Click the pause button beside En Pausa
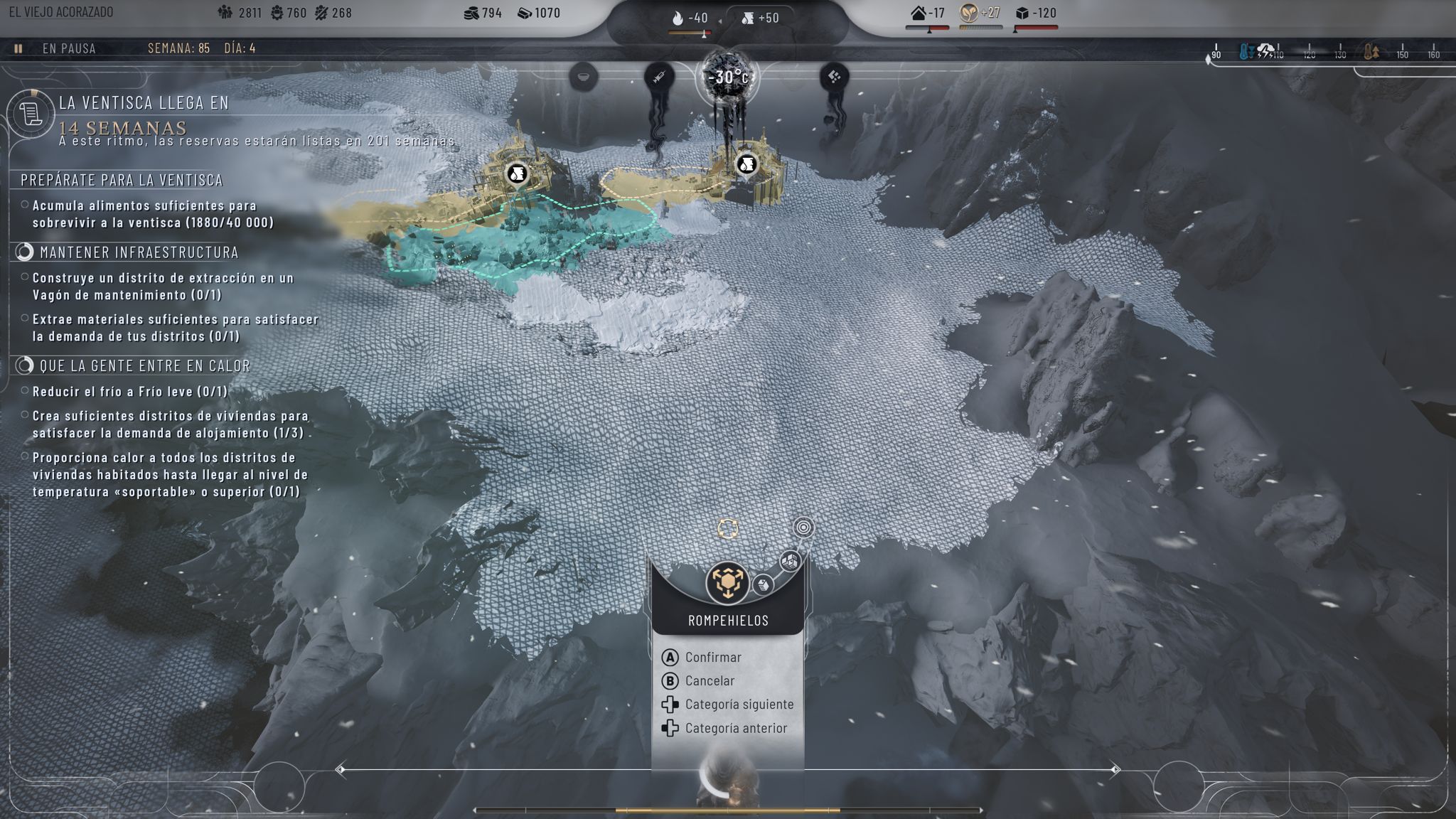This screenshot has height=819, width=1456. [x=18, y=48]
